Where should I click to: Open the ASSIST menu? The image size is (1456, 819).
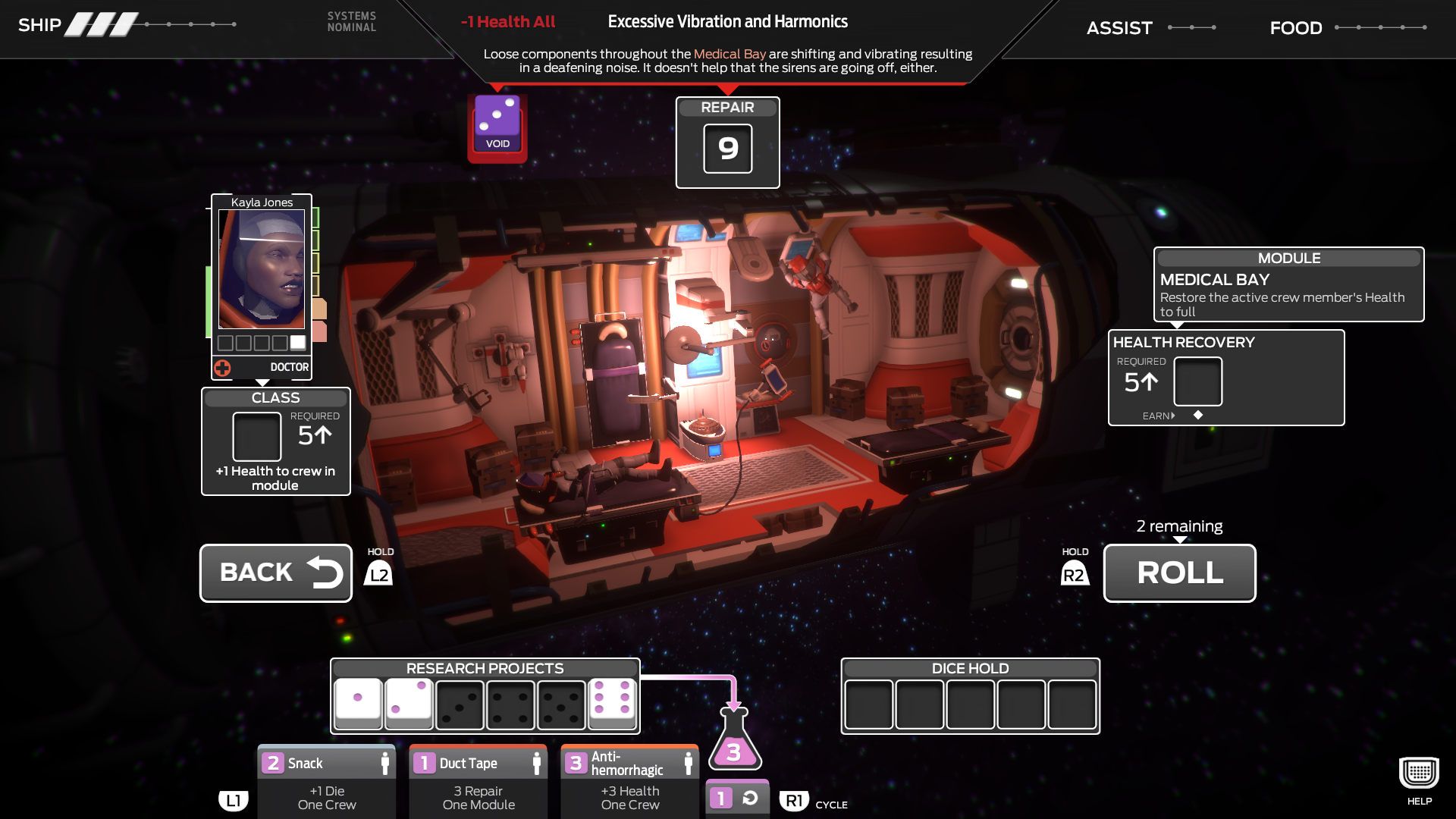point(1119,28)
